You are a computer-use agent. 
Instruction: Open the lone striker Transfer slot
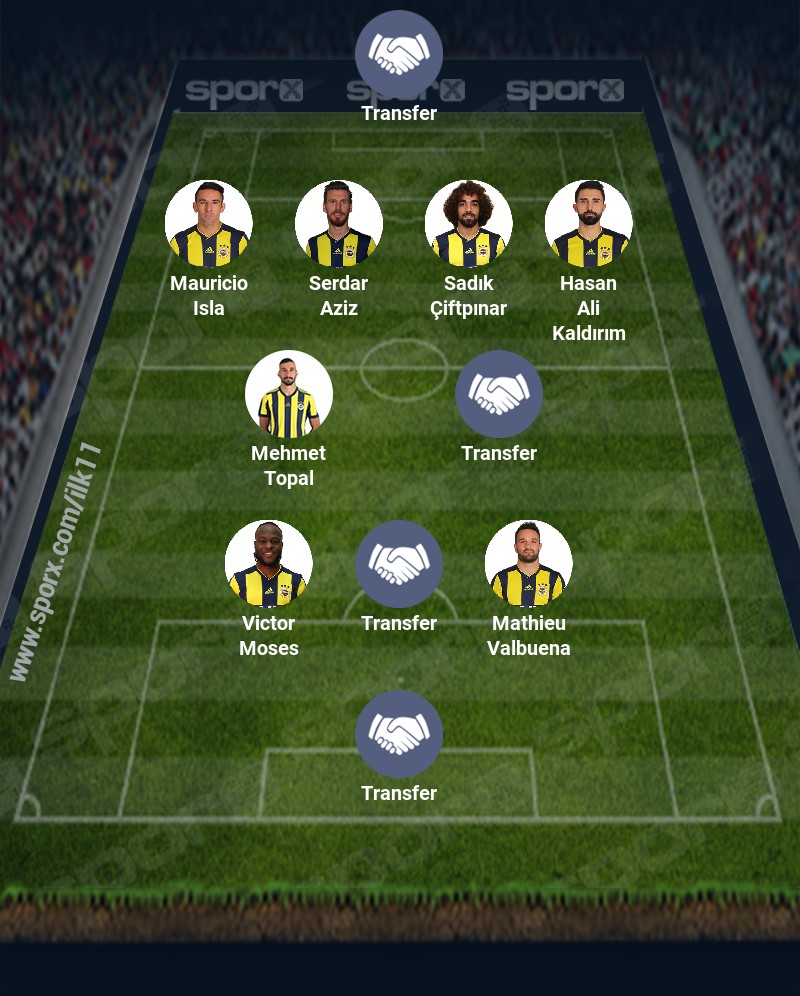(x=399, y=734)
